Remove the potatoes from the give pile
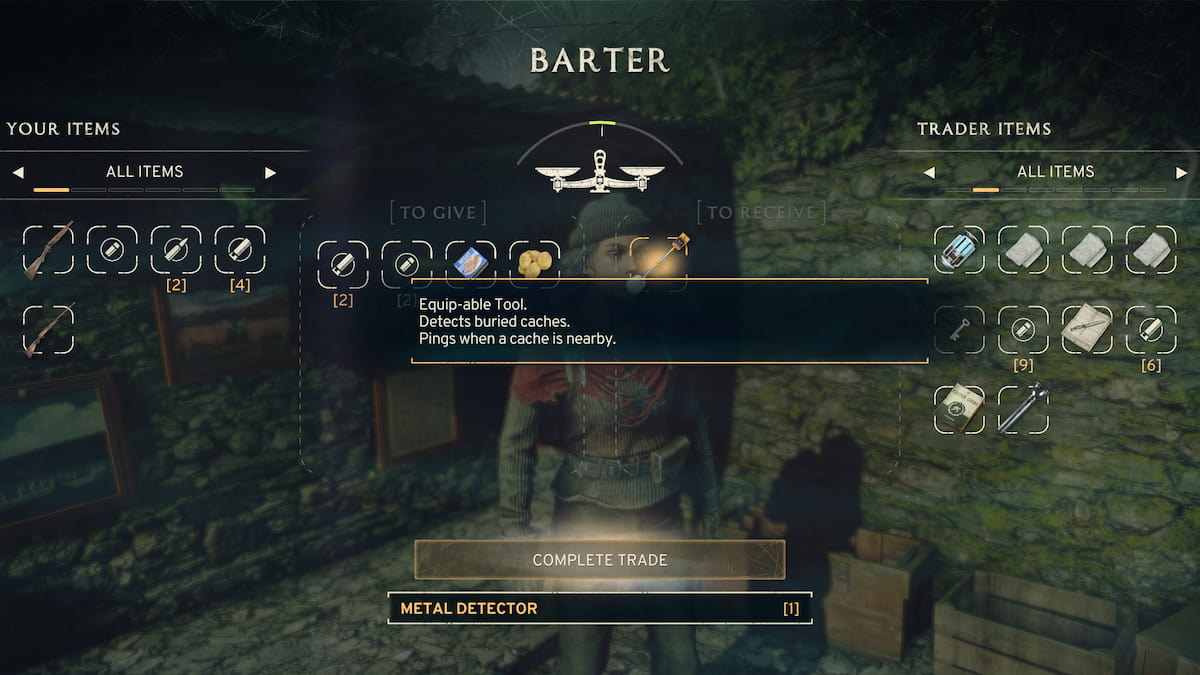Screen dimensions: 1200x675 [534, 265]
